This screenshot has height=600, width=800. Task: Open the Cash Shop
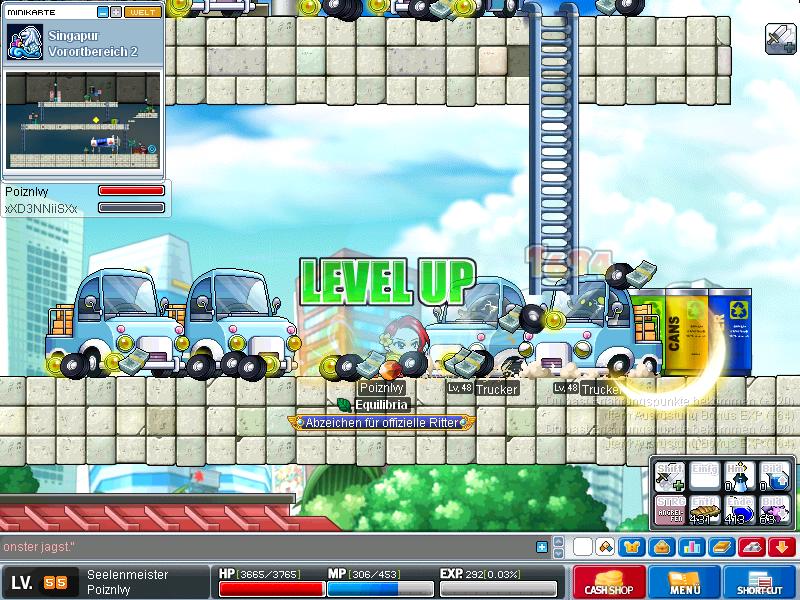coord(608,582)
